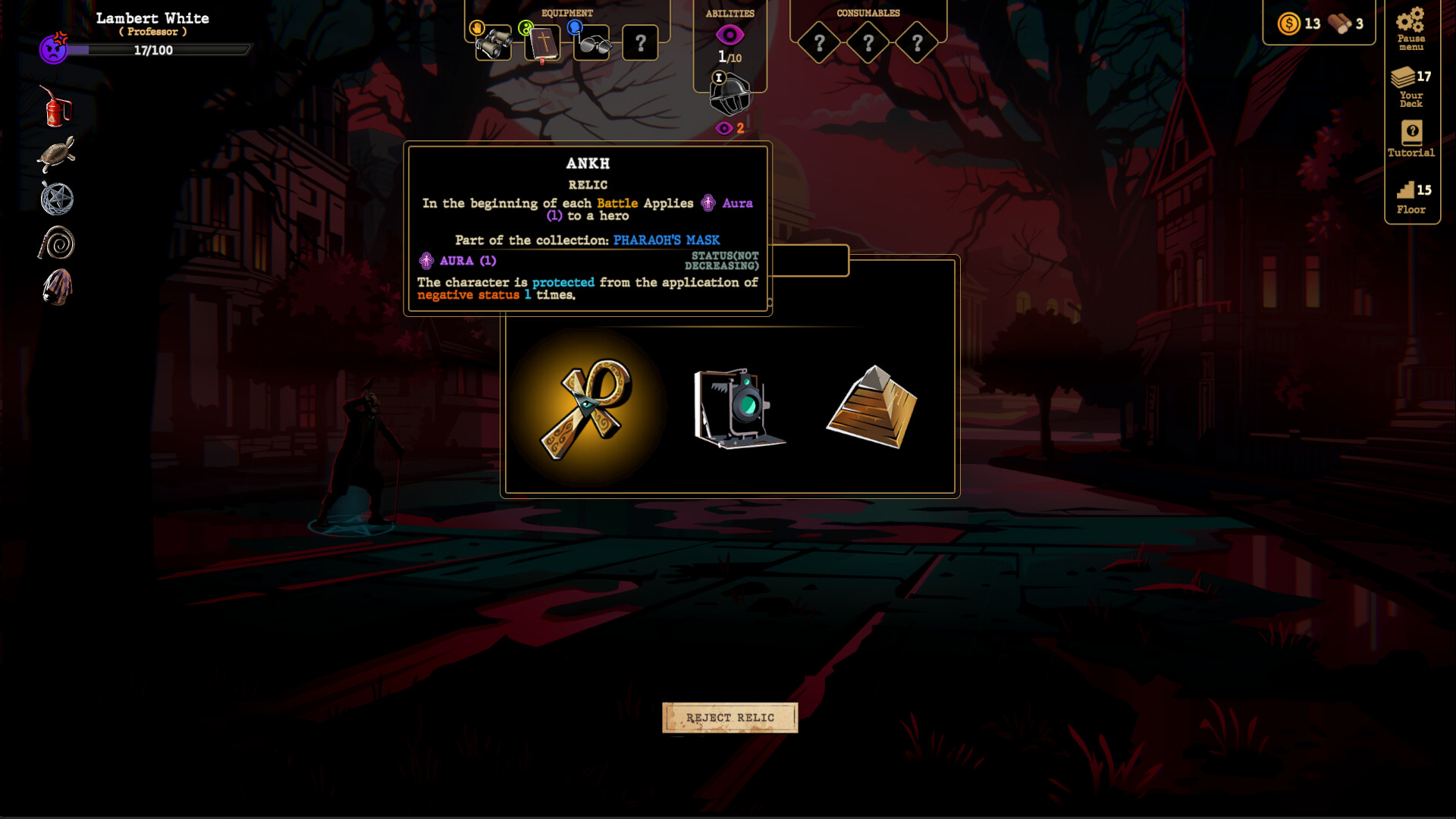Screen dimensions: 1456x819
Task: Click the spectacles equipment slot
Action: pos(593,43)
